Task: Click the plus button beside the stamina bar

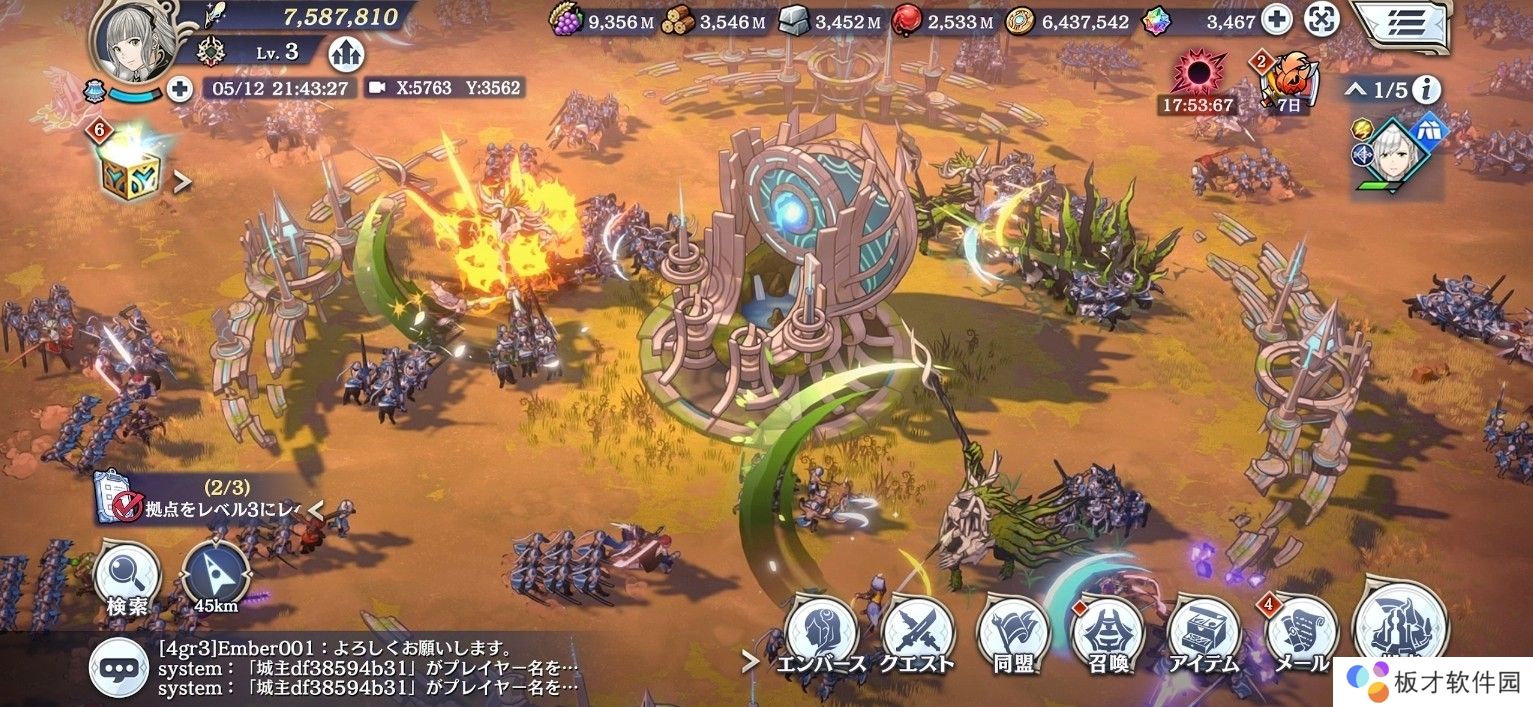Action: click(180, 89)
